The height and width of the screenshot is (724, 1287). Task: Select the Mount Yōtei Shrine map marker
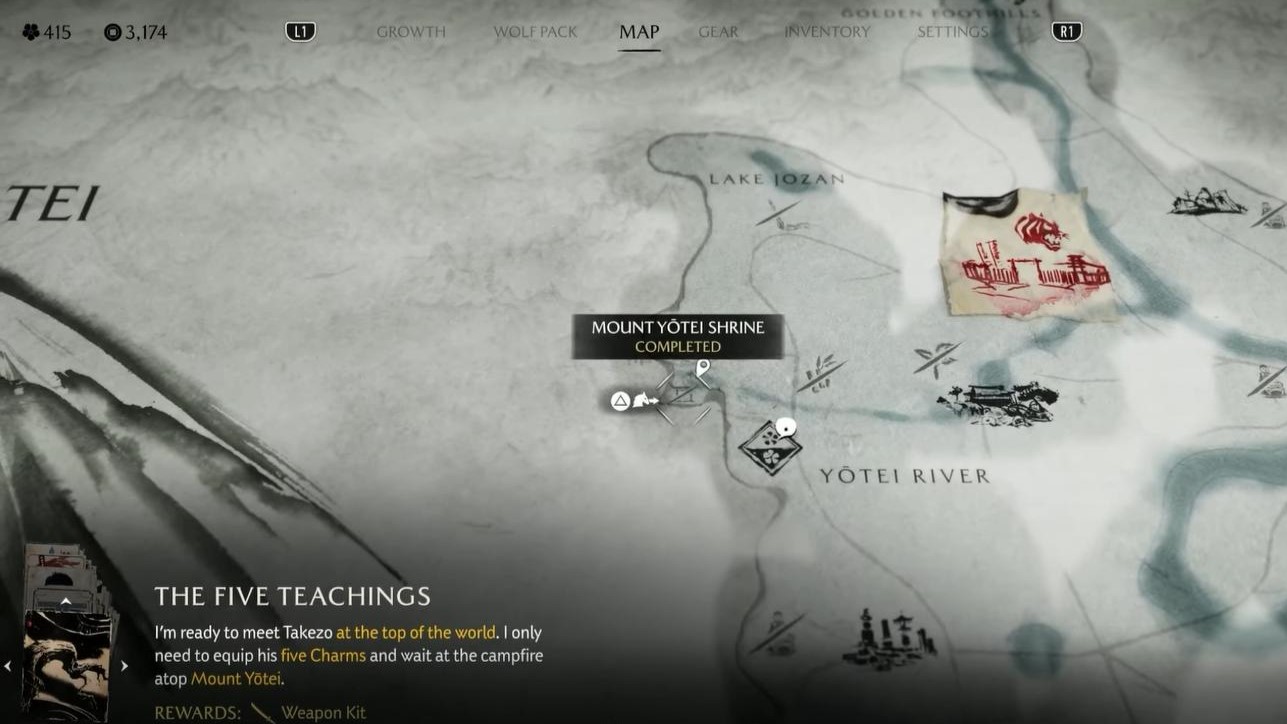pos(685,397)
